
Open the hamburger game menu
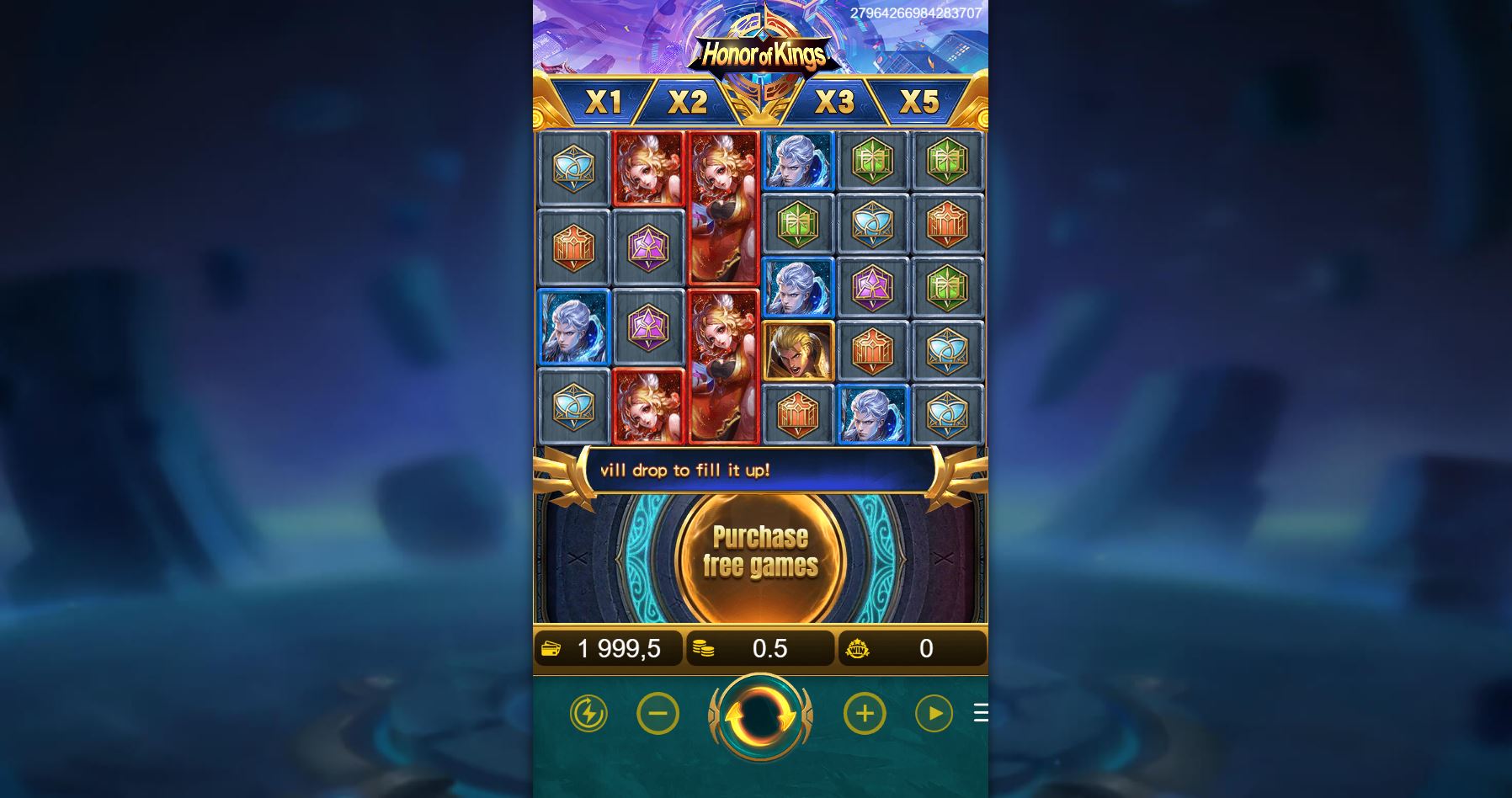982,713
